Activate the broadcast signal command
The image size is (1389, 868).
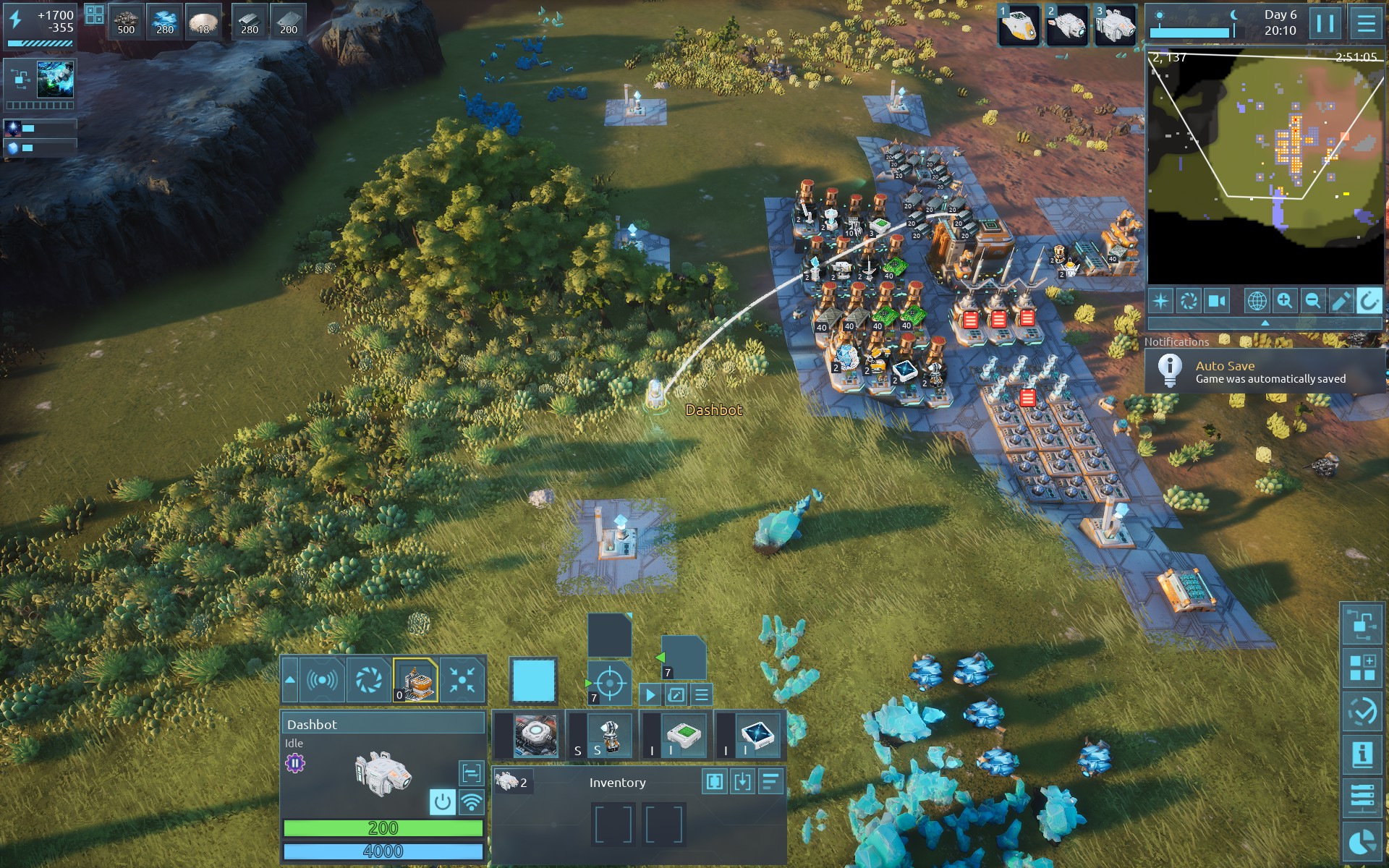click(322, 681)
